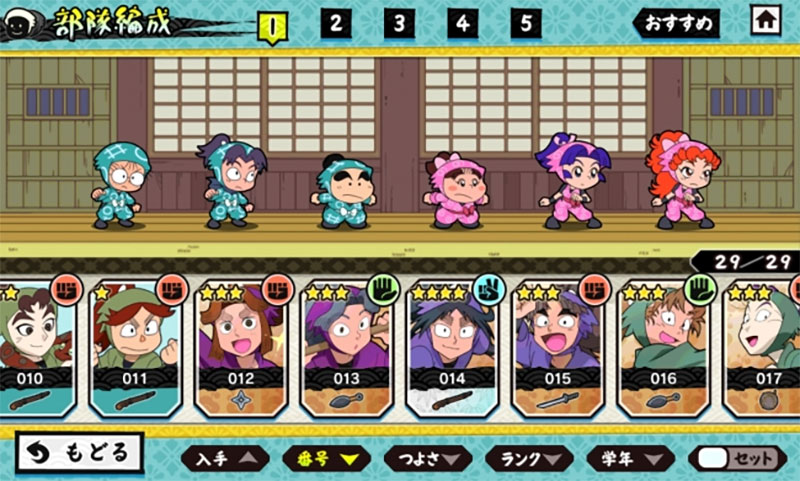
Task: Go to the home screen
Action: tap(767, 20)
